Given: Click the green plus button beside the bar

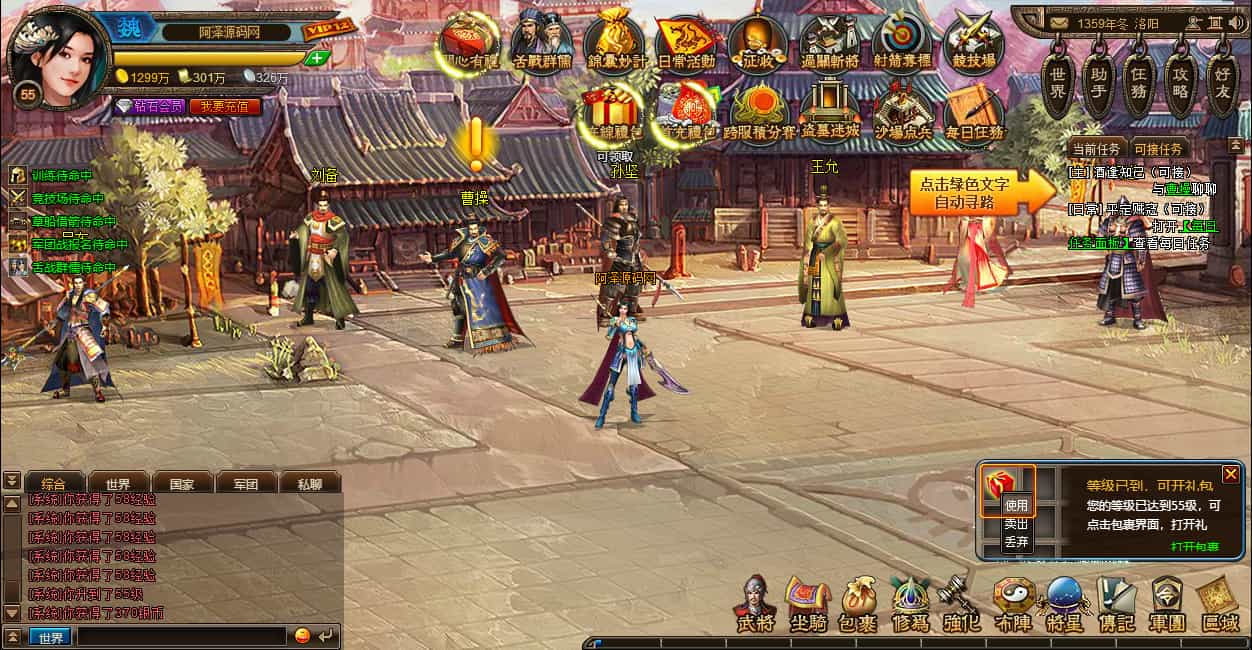Looking at the screenshot, I should tap(317, 58).
